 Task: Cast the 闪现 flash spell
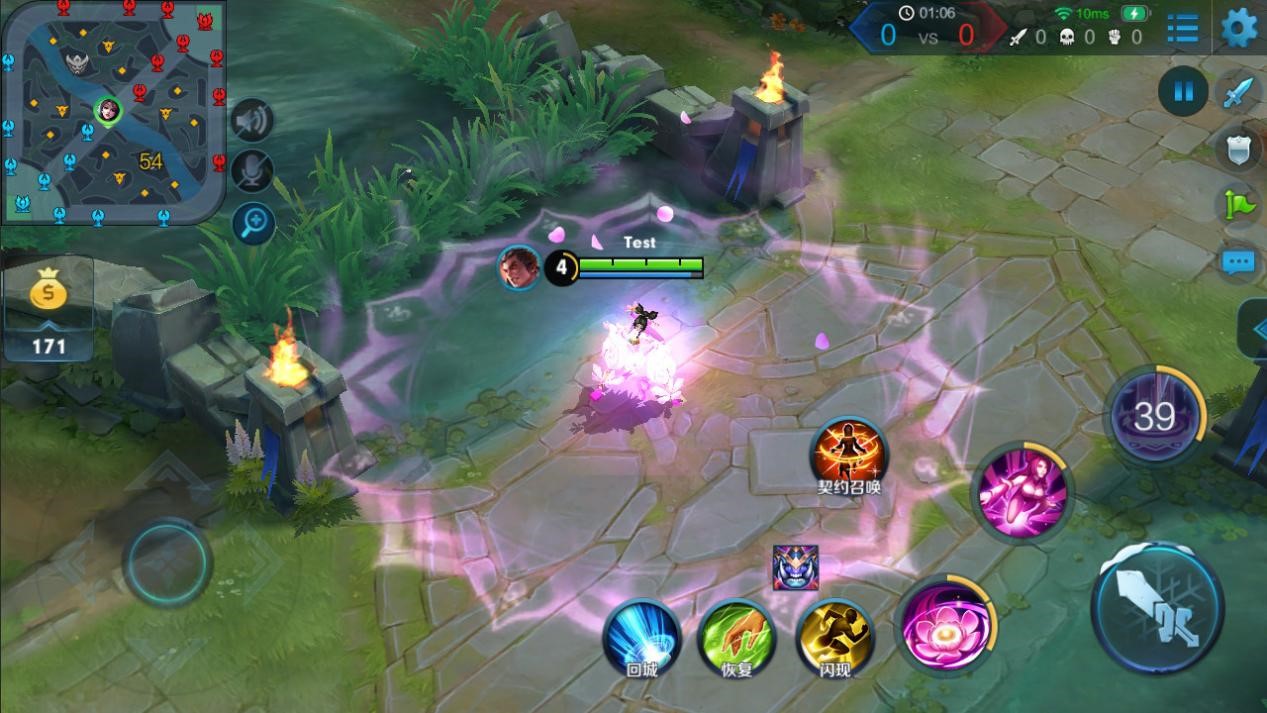tap(834, 637)
